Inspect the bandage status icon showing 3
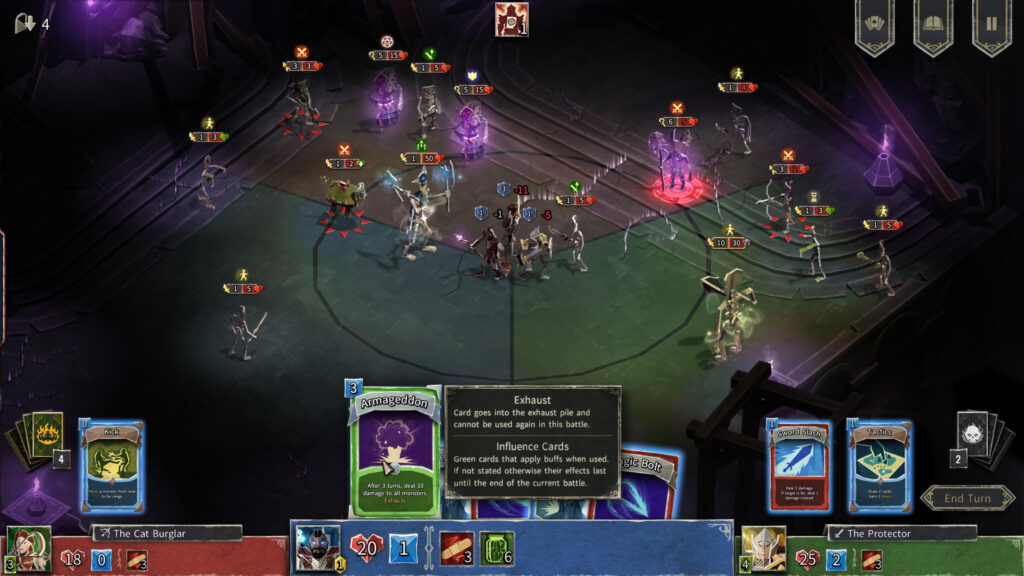This screenshot has height=576, width=1024. tap(456, 548)
